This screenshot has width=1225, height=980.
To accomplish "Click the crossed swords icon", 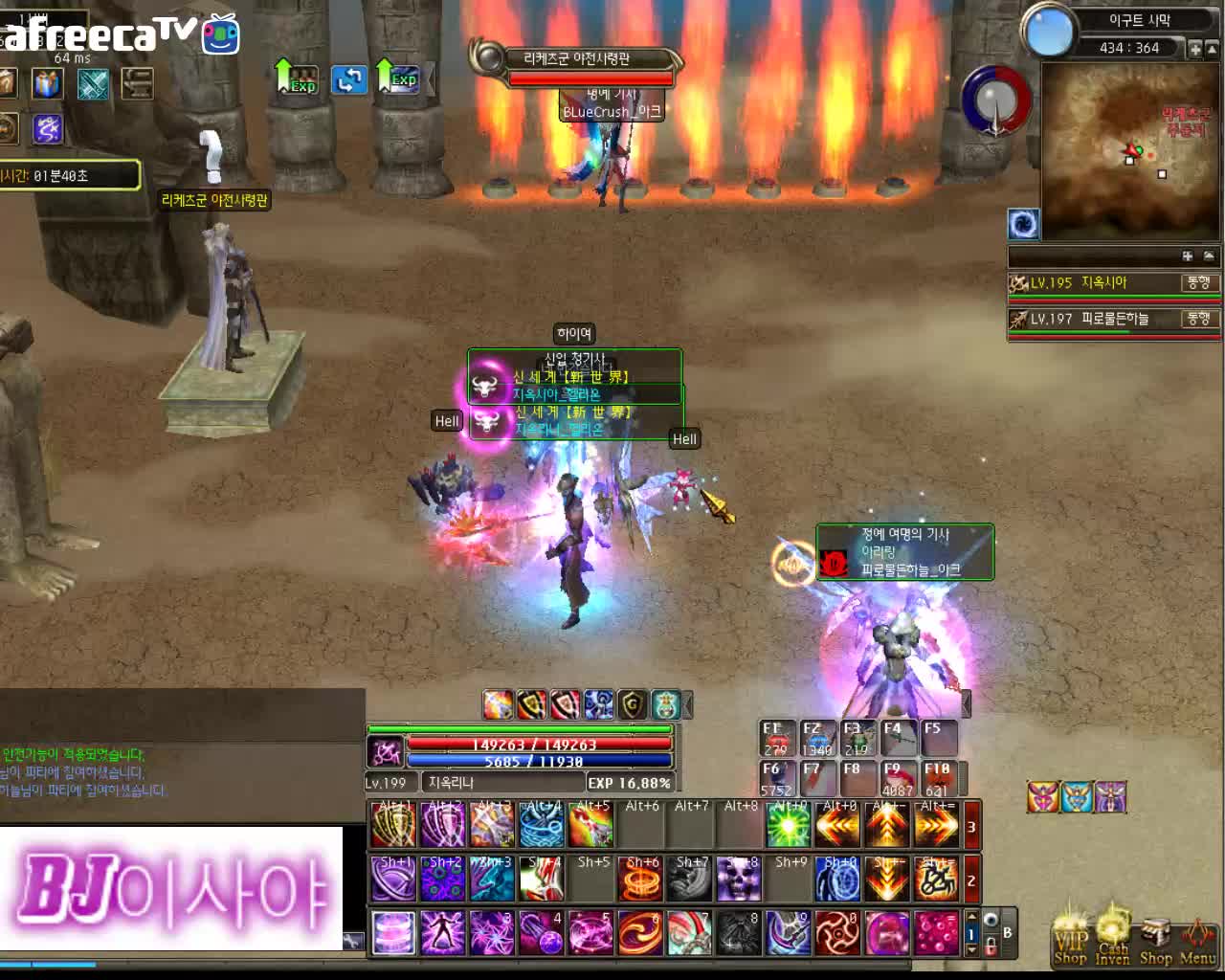I will coord(93,84).
